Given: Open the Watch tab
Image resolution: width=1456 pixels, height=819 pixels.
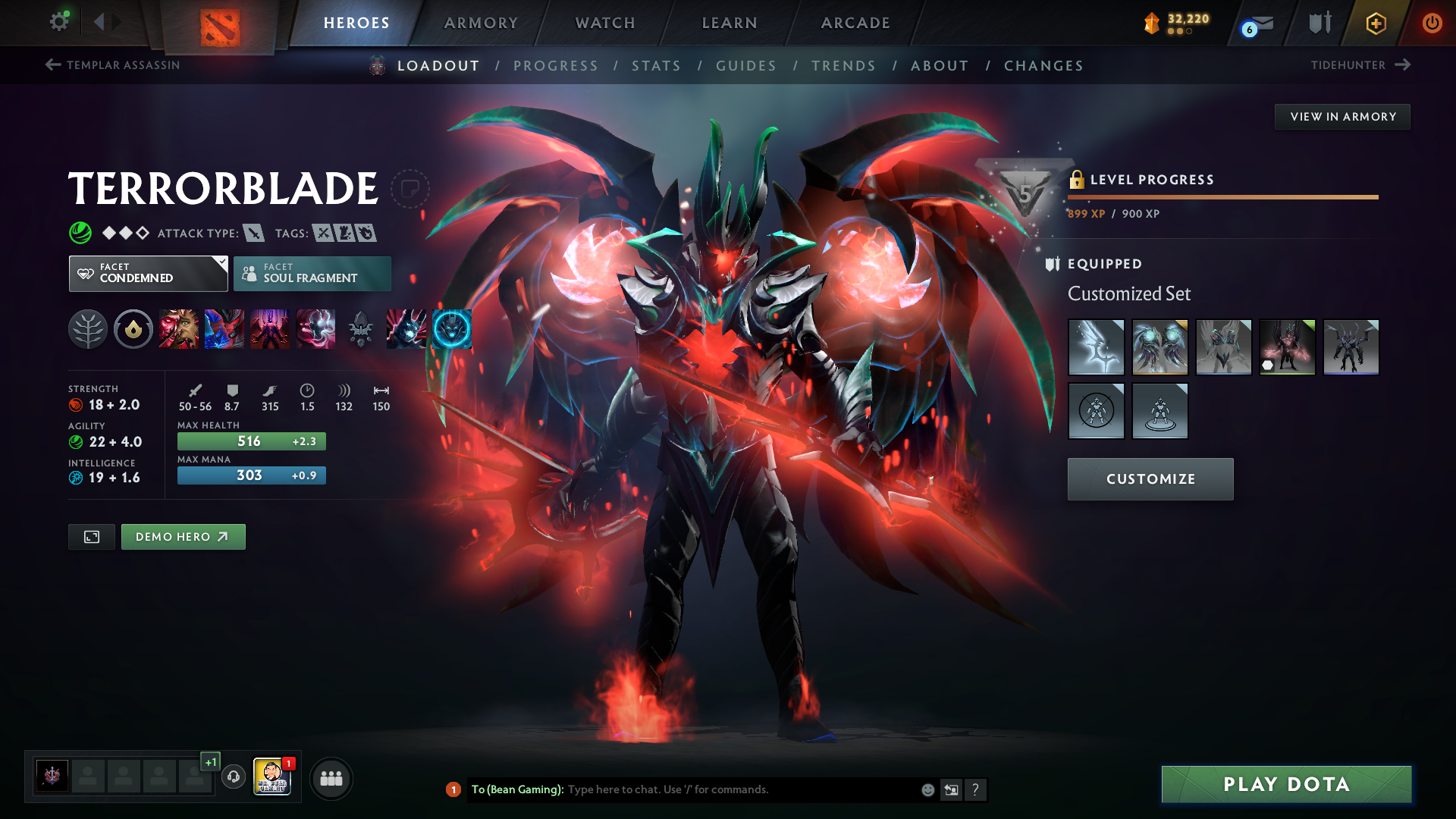Looking at the screenshot, I should pyautogui.click(x=605, y=23).
